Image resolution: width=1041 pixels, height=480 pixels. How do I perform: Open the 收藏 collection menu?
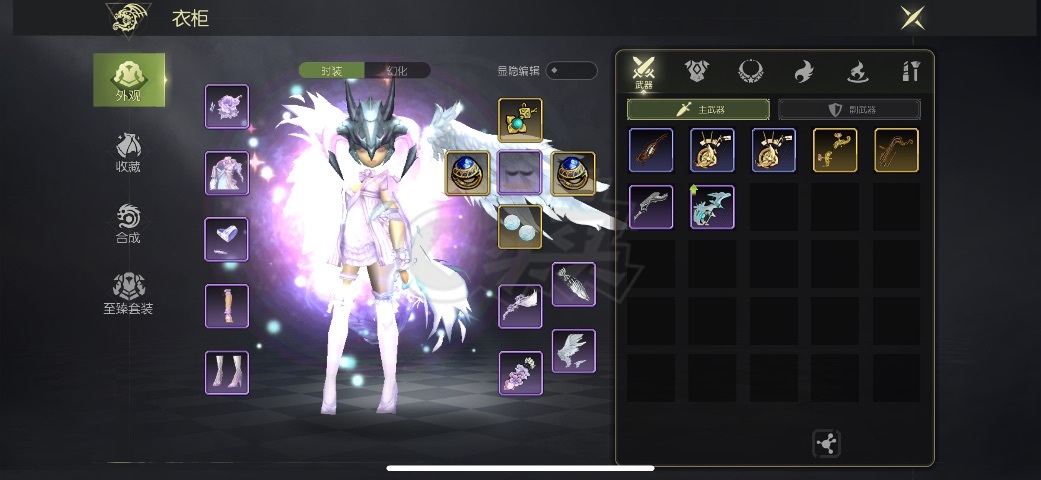coord(128,152)
